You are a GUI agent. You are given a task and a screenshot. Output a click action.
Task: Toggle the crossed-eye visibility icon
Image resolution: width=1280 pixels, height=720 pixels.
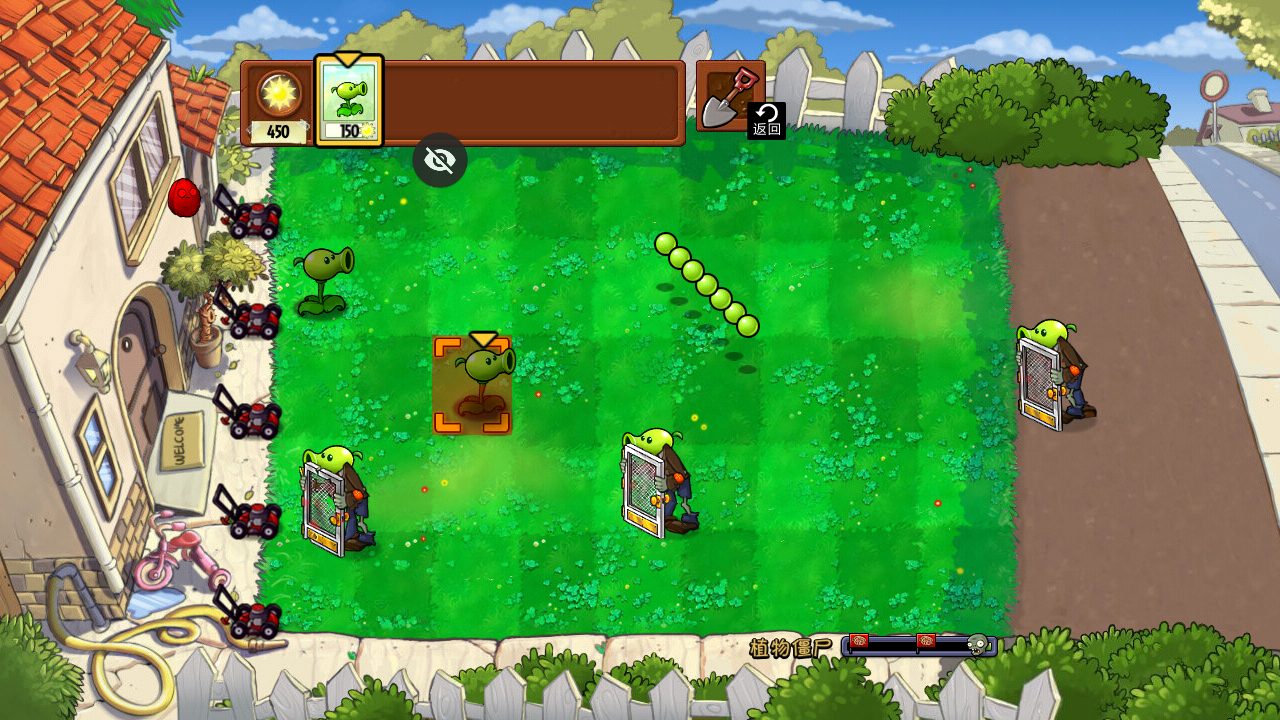coord(440,160)
